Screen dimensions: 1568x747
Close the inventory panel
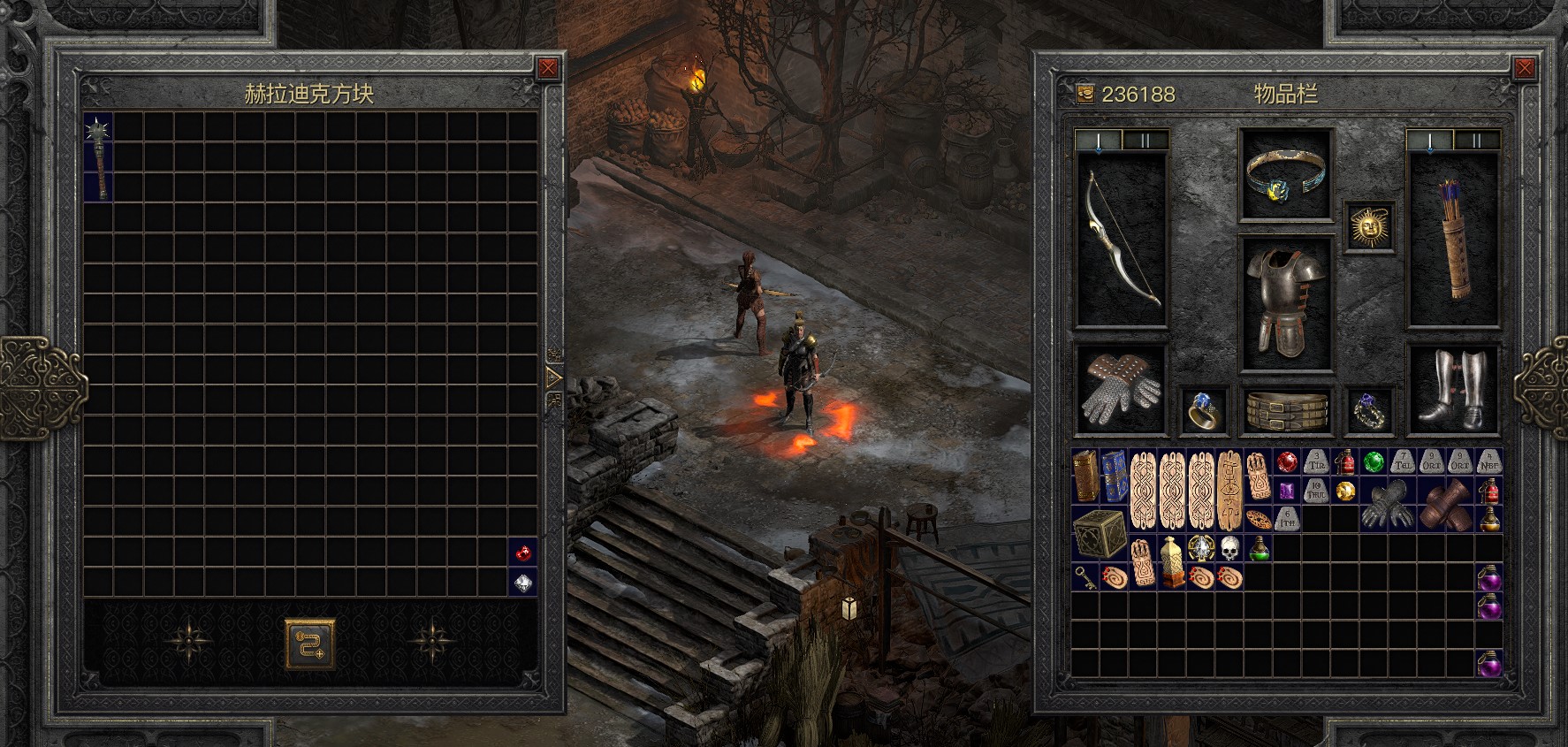1524,68
